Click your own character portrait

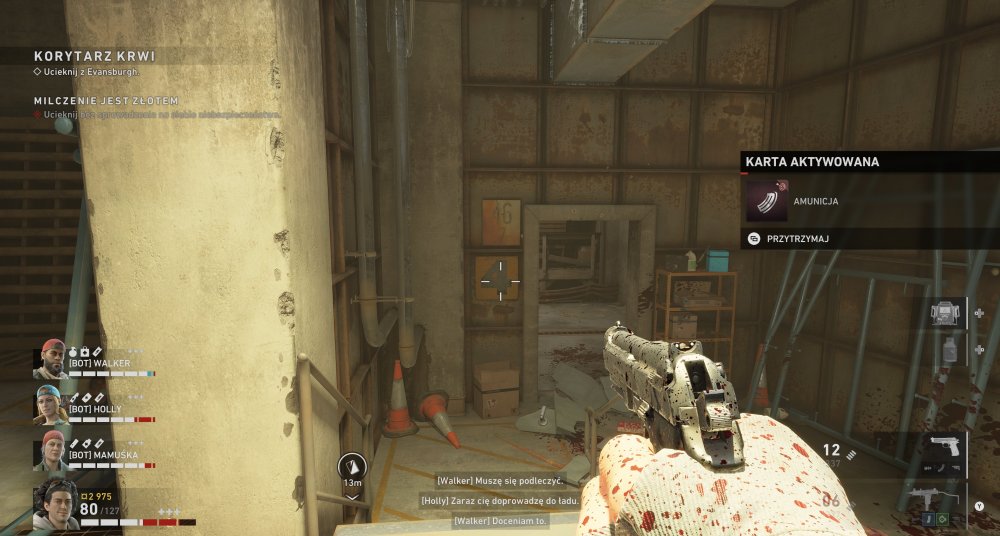pyautogui.click(x=55, y=505)
